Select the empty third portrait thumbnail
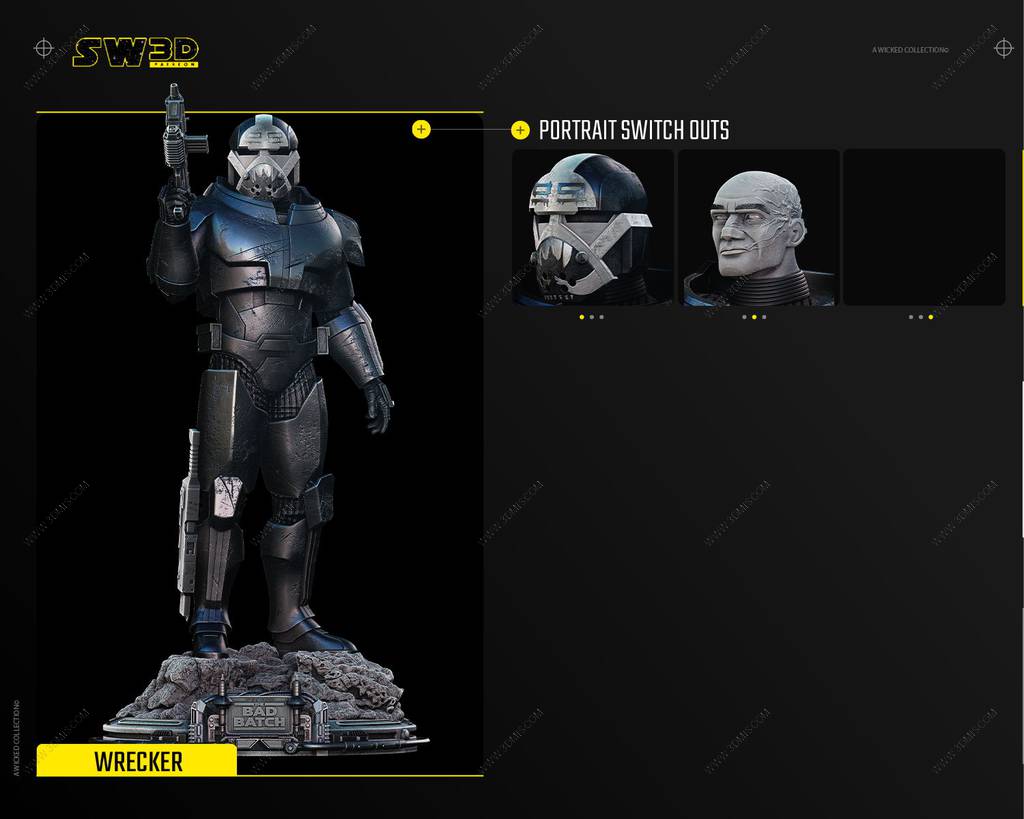Viewport: 1024px width, 819px height. coord(924,228)
